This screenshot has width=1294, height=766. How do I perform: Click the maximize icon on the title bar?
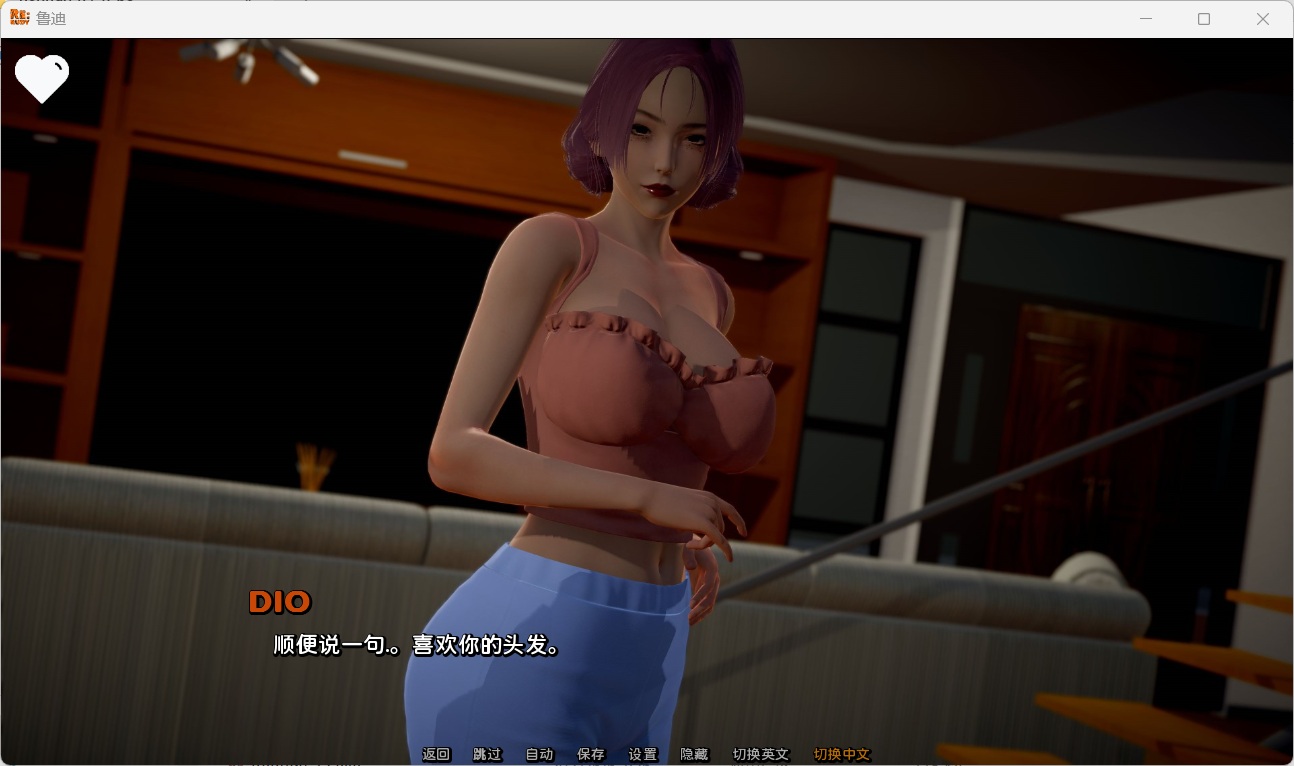(1204, 19)
